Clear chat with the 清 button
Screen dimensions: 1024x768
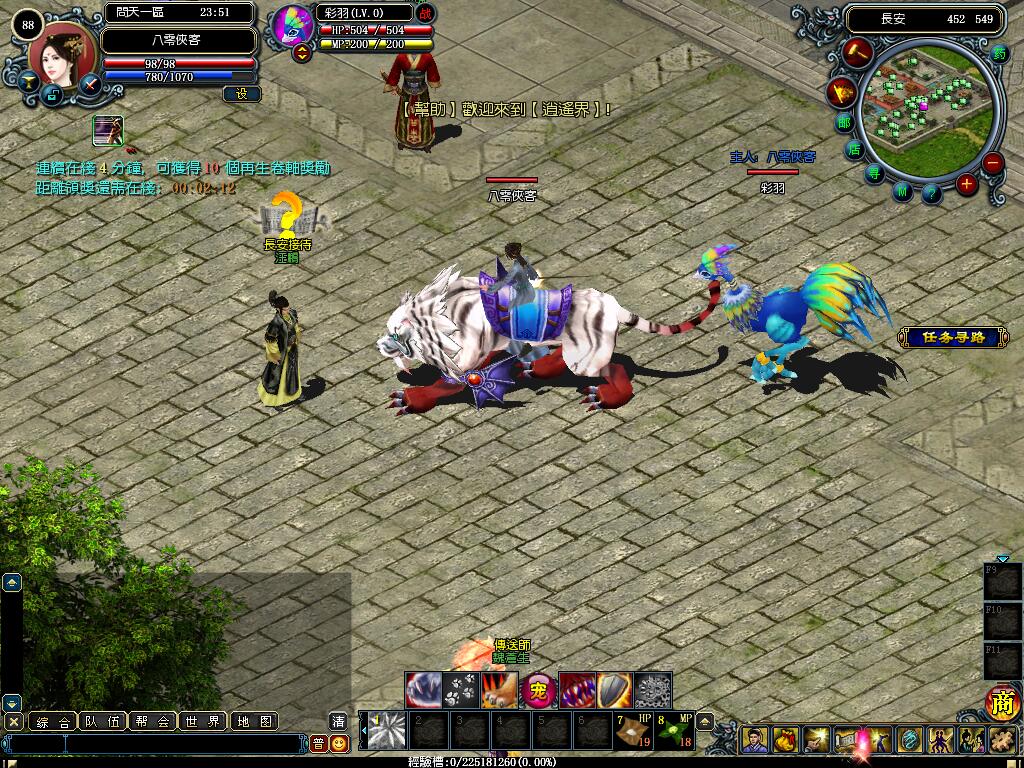coord(339,721)
